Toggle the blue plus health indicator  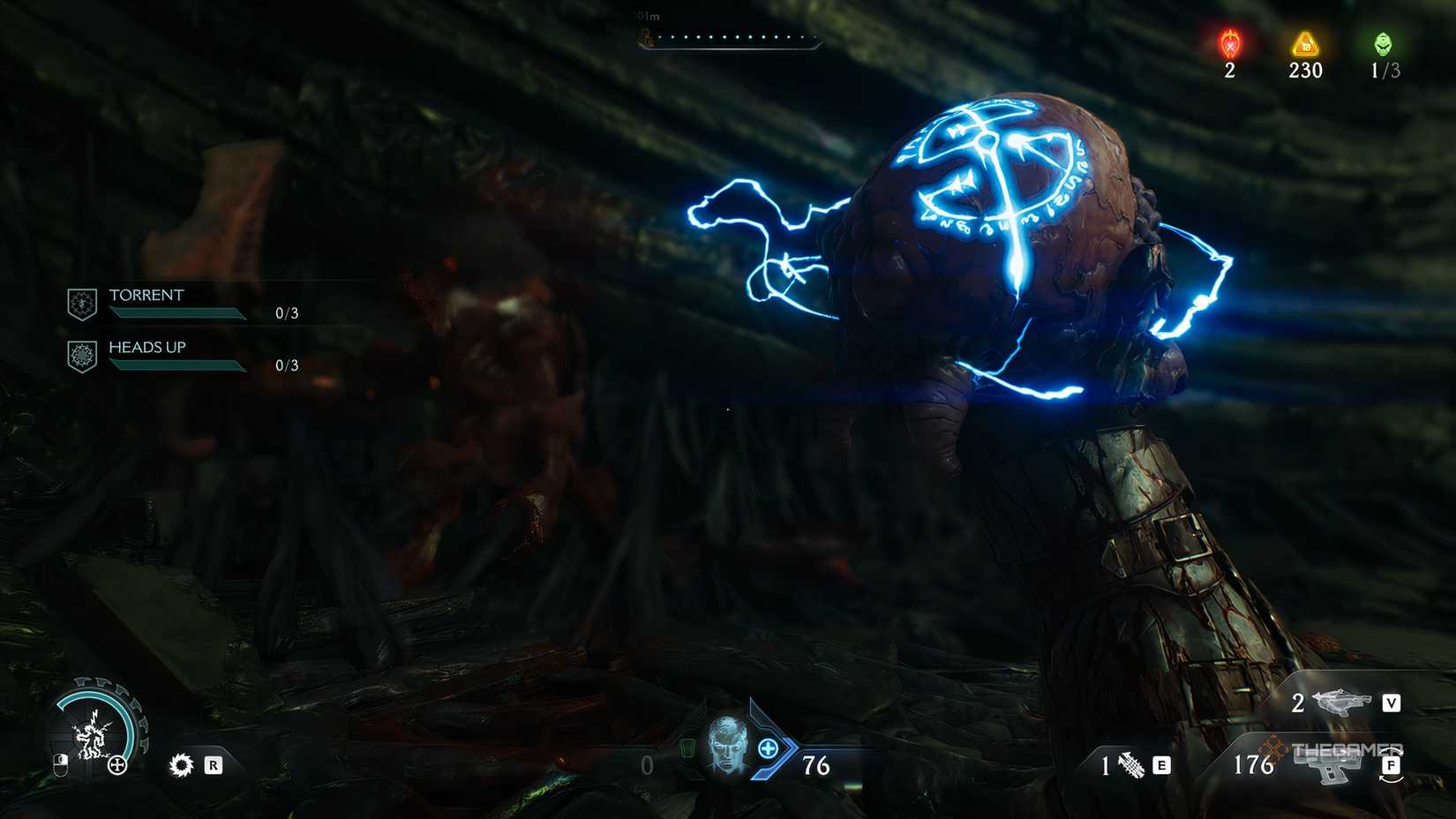pos(767,748)
